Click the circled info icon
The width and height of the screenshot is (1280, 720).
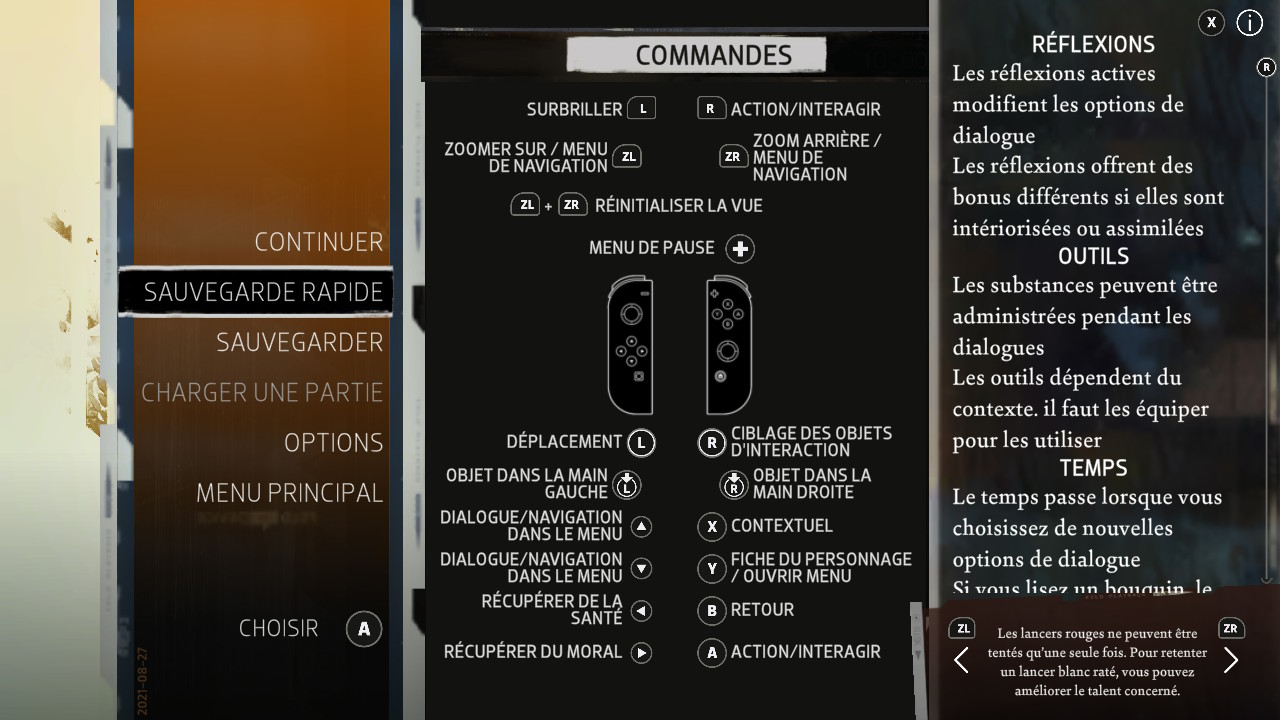[x=1250, y=23]
